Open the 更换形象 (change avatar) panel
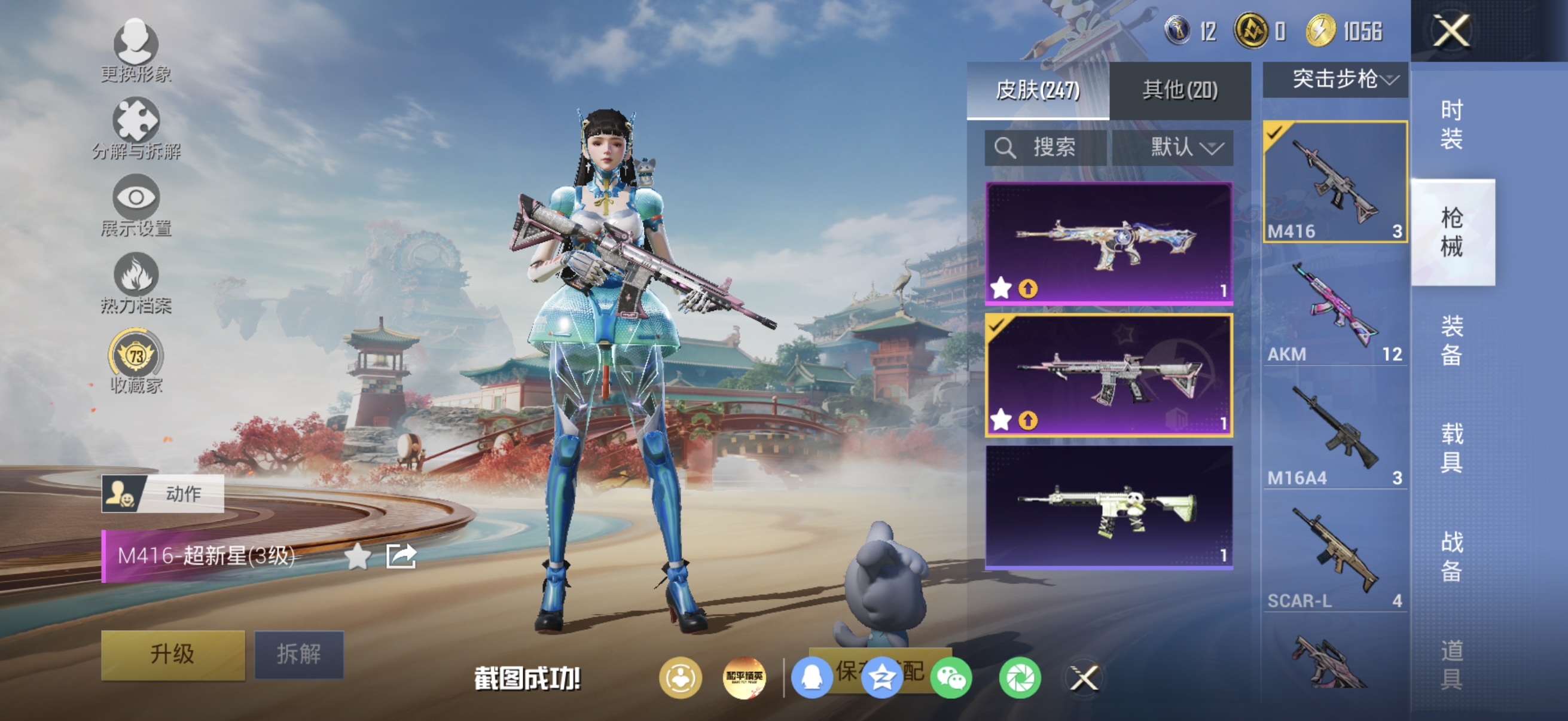The height and width of the screenshot is (721, 1568). pyautogui.click(x=137, y=52)
